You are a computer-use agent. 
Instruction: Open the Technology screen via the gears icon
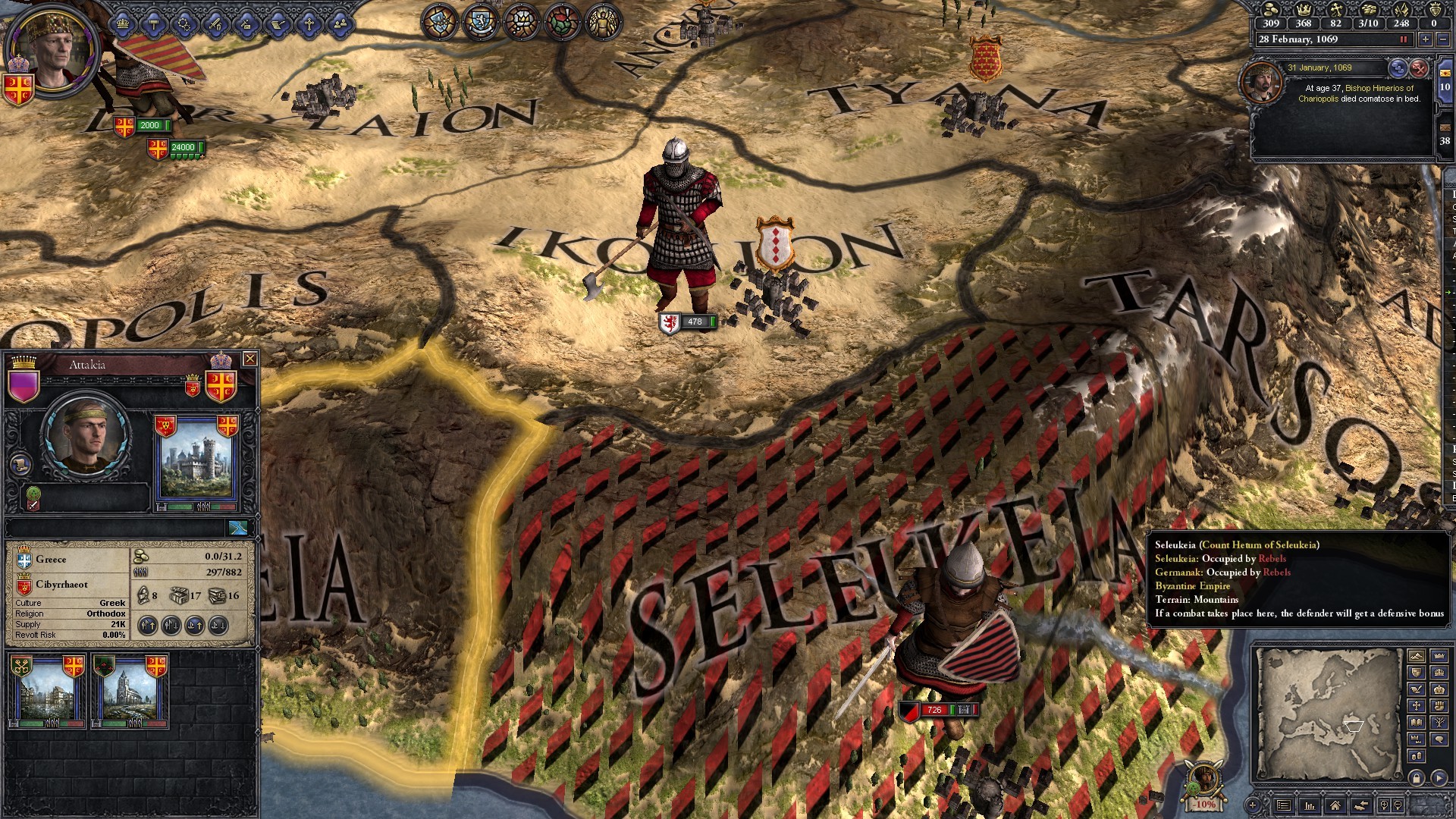184,24
